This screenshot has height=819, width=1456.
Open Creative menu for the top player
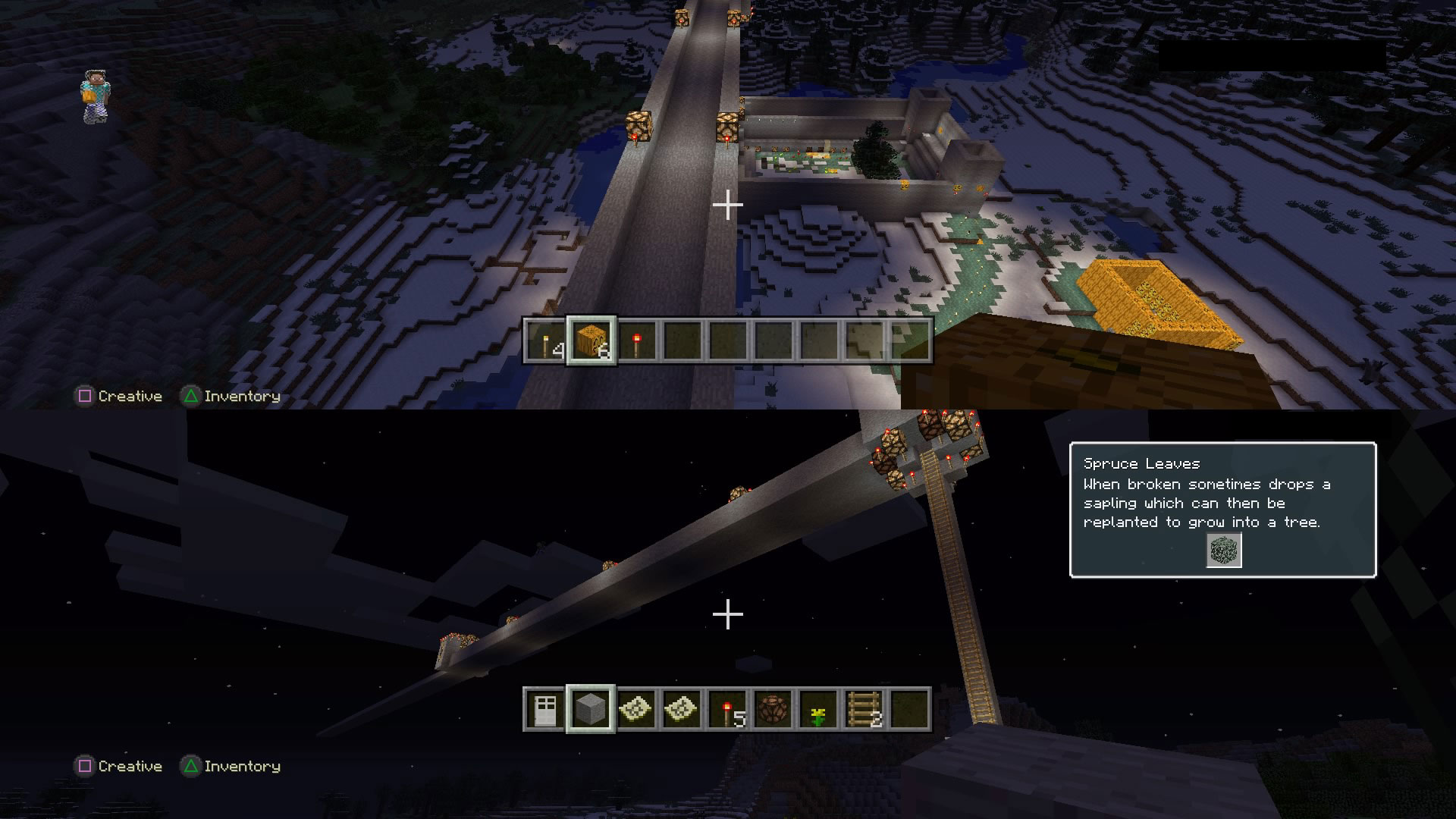pyautogui.click(x=127, y=396)
